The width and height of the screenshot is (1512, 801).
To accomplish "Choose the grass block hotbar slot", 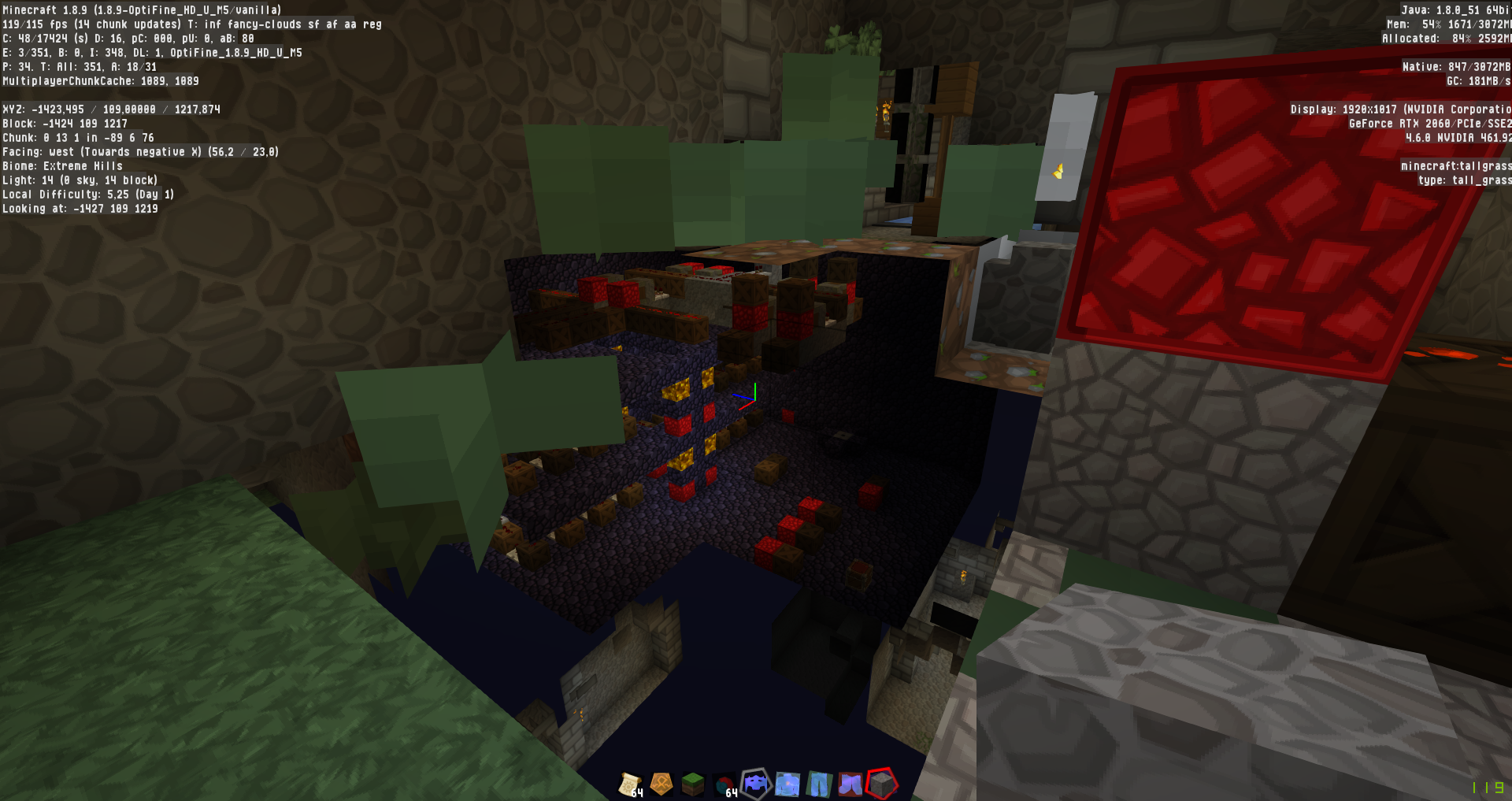I will pyautogui.click(x=692, y=784).
